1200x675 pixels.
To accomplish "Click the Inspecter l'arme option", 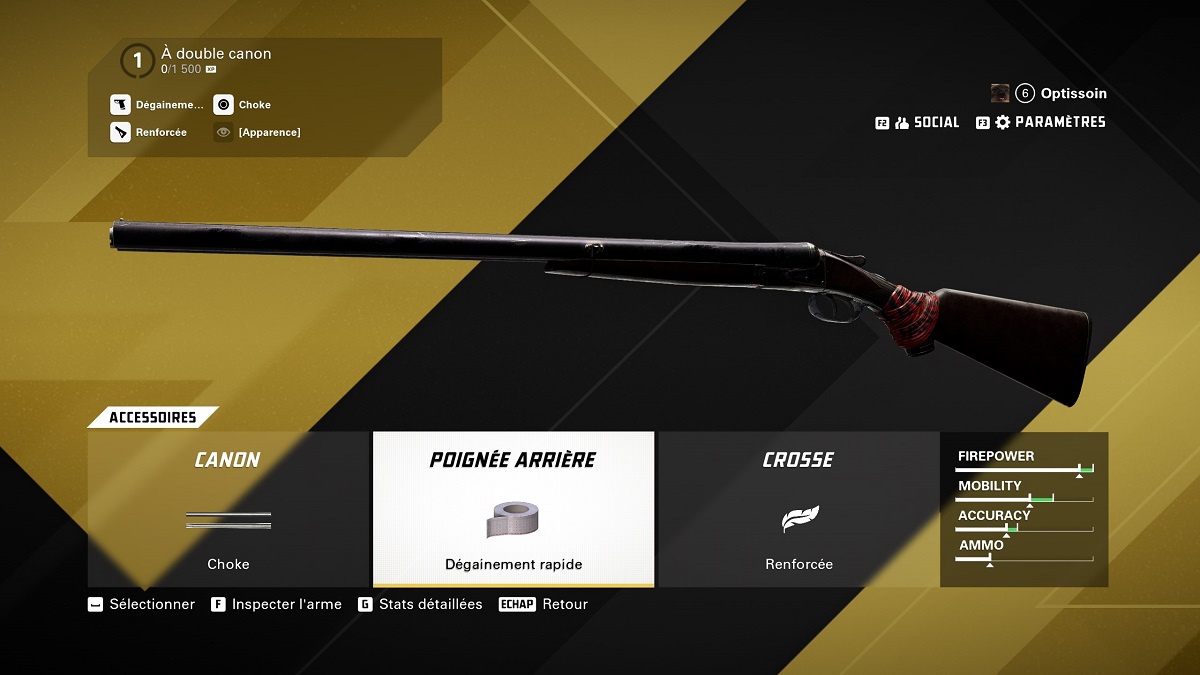I will (276, 604).
